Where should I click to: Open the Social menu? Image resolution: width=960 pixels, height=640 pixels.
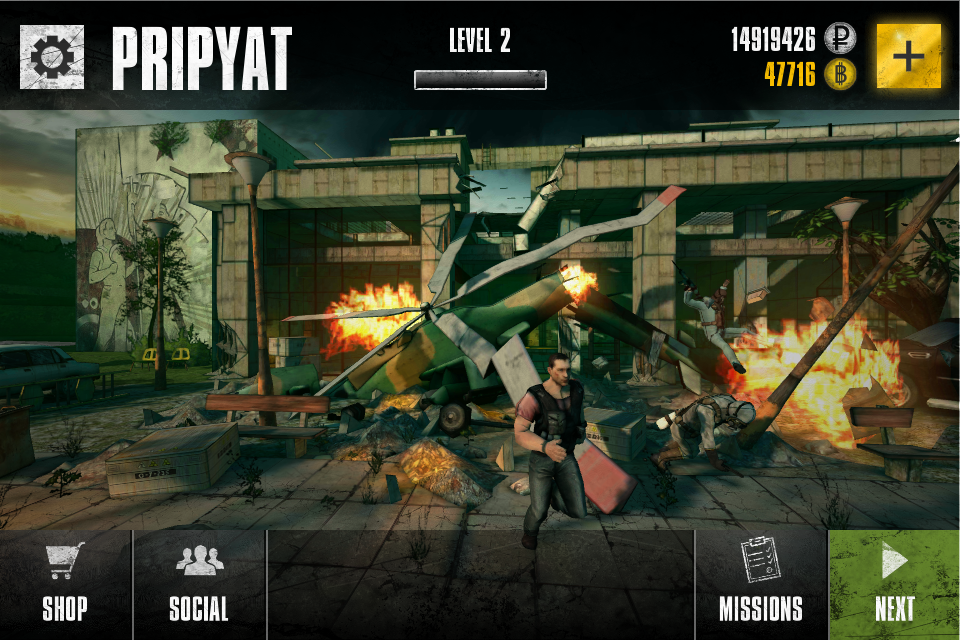pyautogui.click(x=199, y=585)
